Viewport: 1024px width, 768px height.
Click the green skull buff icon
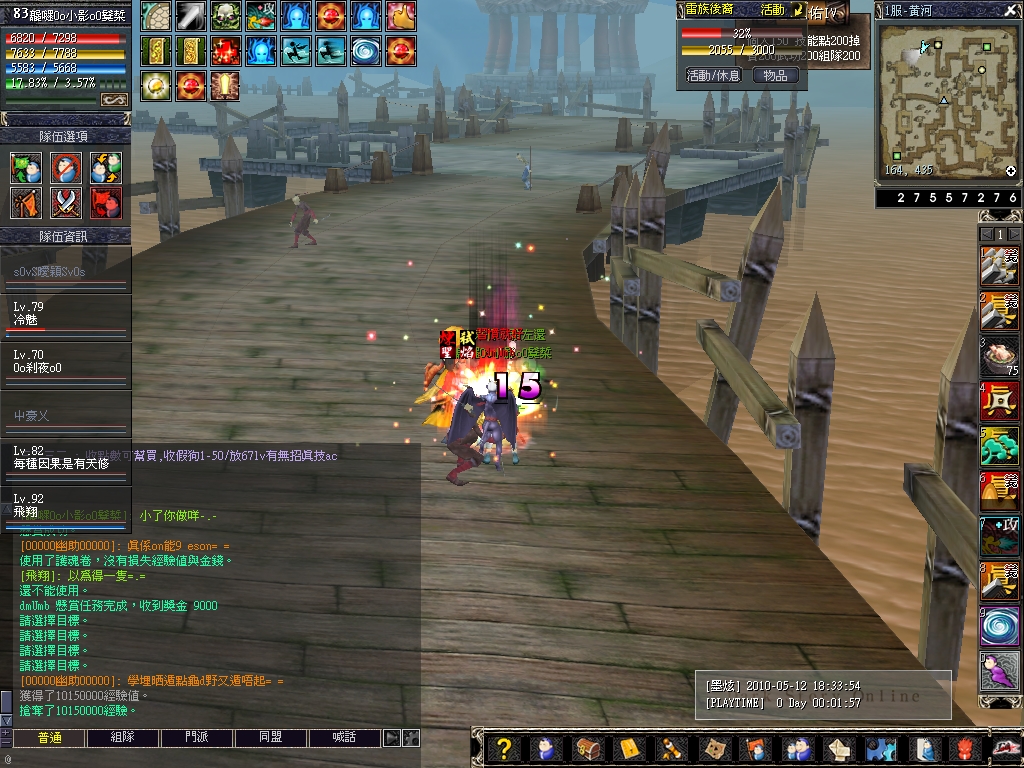[225, 15]
